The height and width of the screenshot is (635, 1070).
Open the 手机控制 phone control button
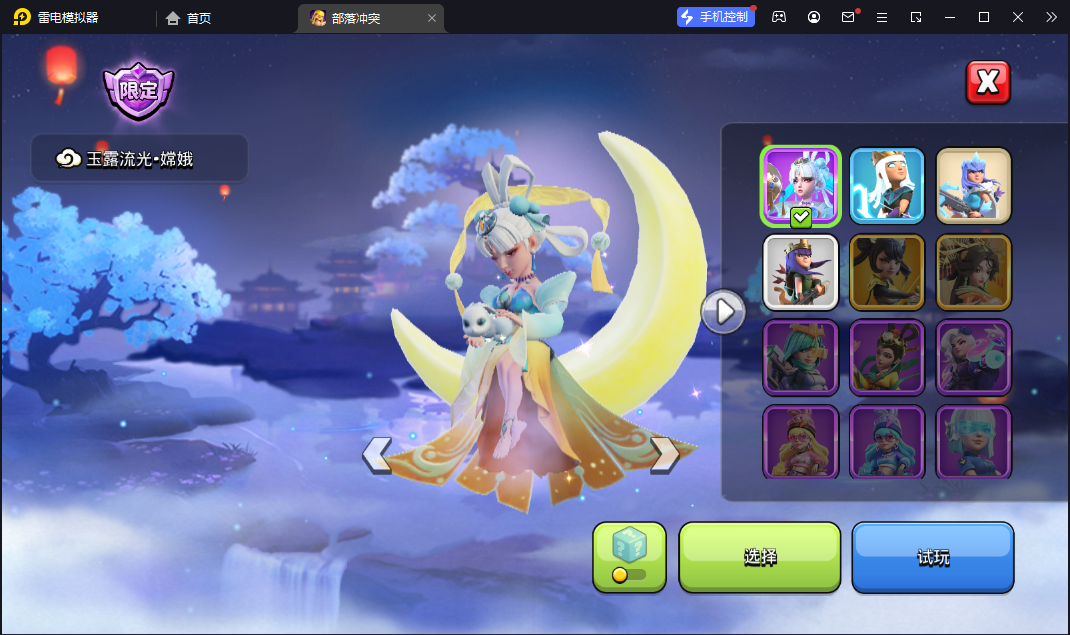click(x=714, y=17)
